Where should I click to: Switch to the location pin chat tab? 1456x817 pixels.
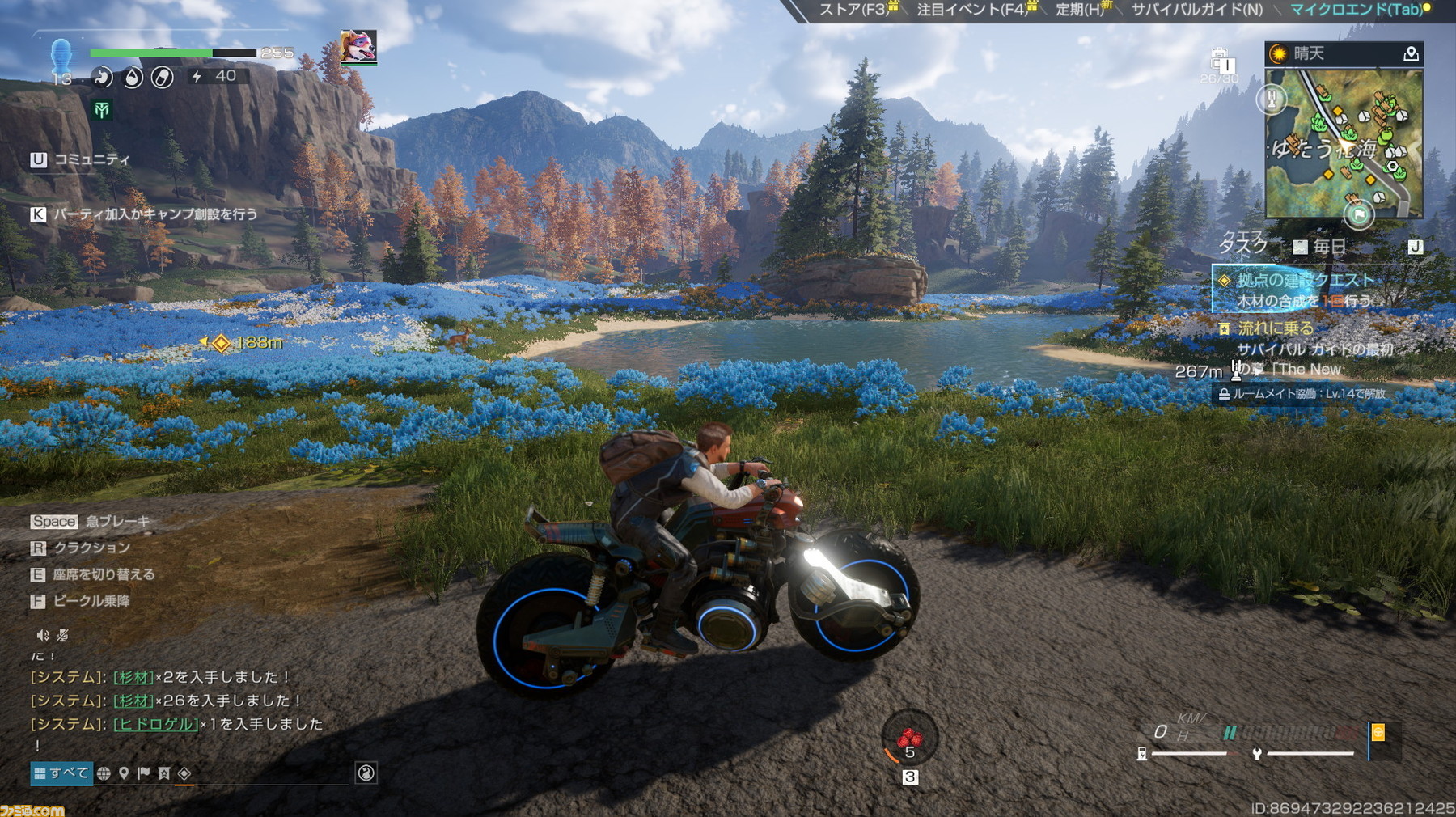point(124,773)
